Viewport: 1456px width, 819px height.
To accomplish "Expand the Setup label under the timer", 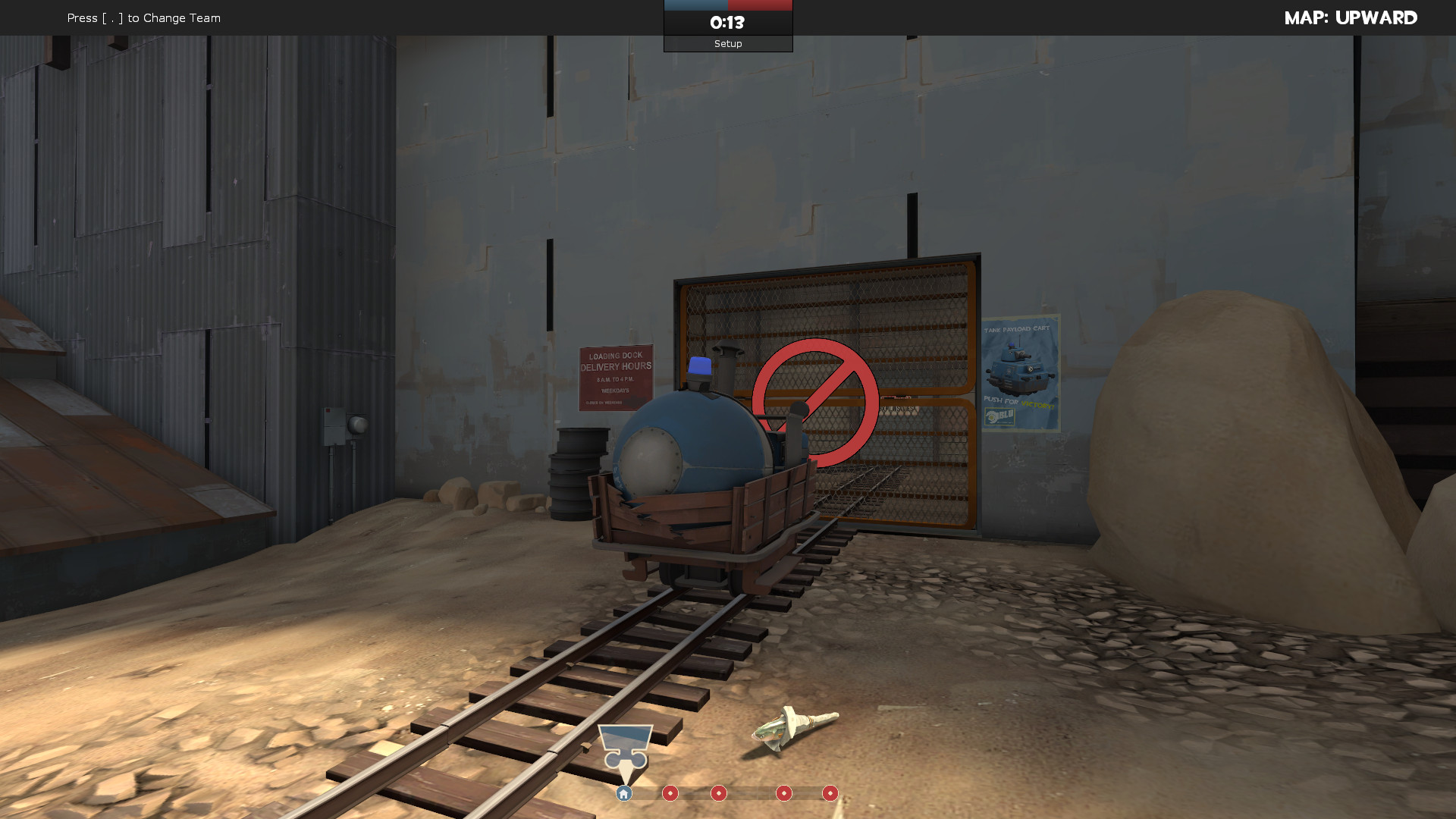I will click(727, 43).
